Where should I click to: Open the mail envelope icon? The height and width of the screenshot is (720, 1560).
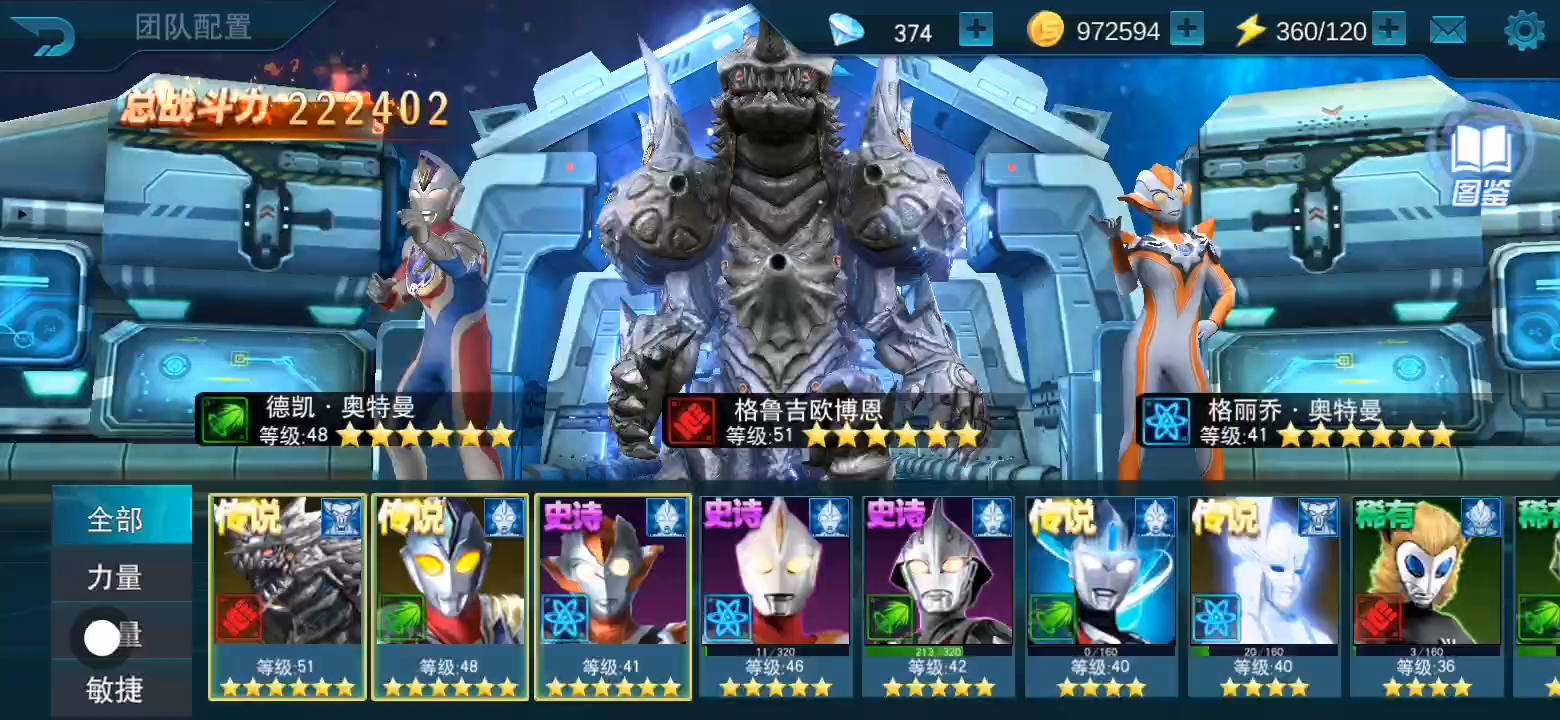point(1447,31)
